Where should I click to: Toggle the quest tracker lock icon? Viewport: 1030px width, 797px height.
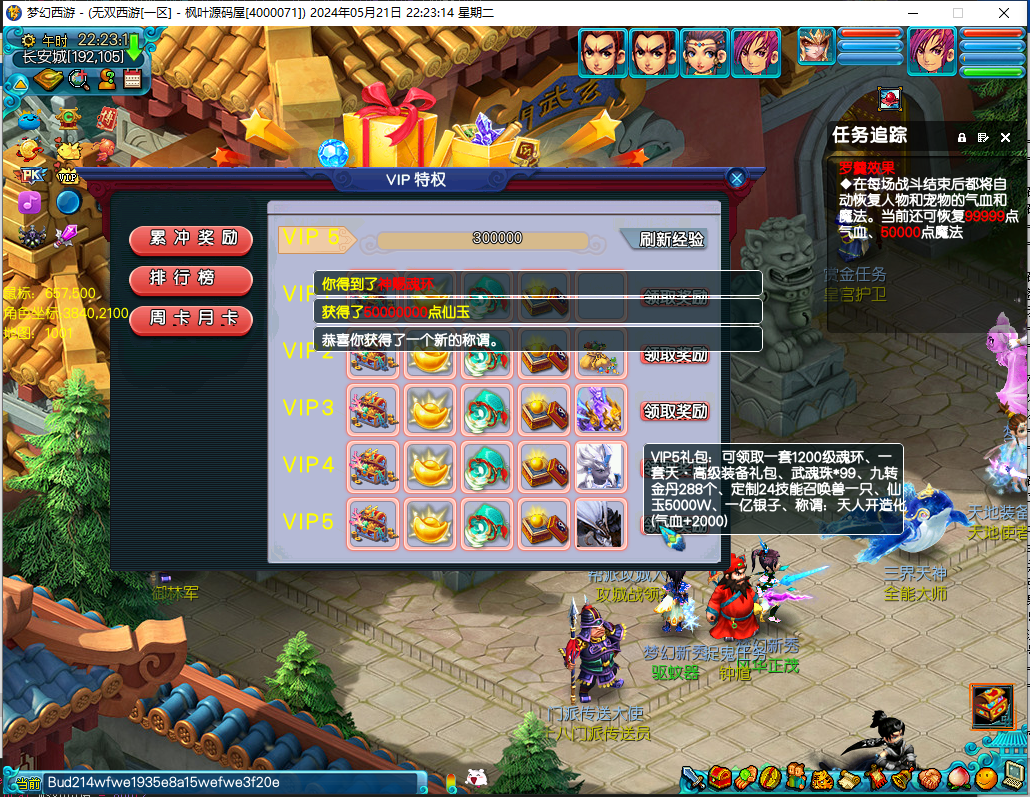(962, 137)
